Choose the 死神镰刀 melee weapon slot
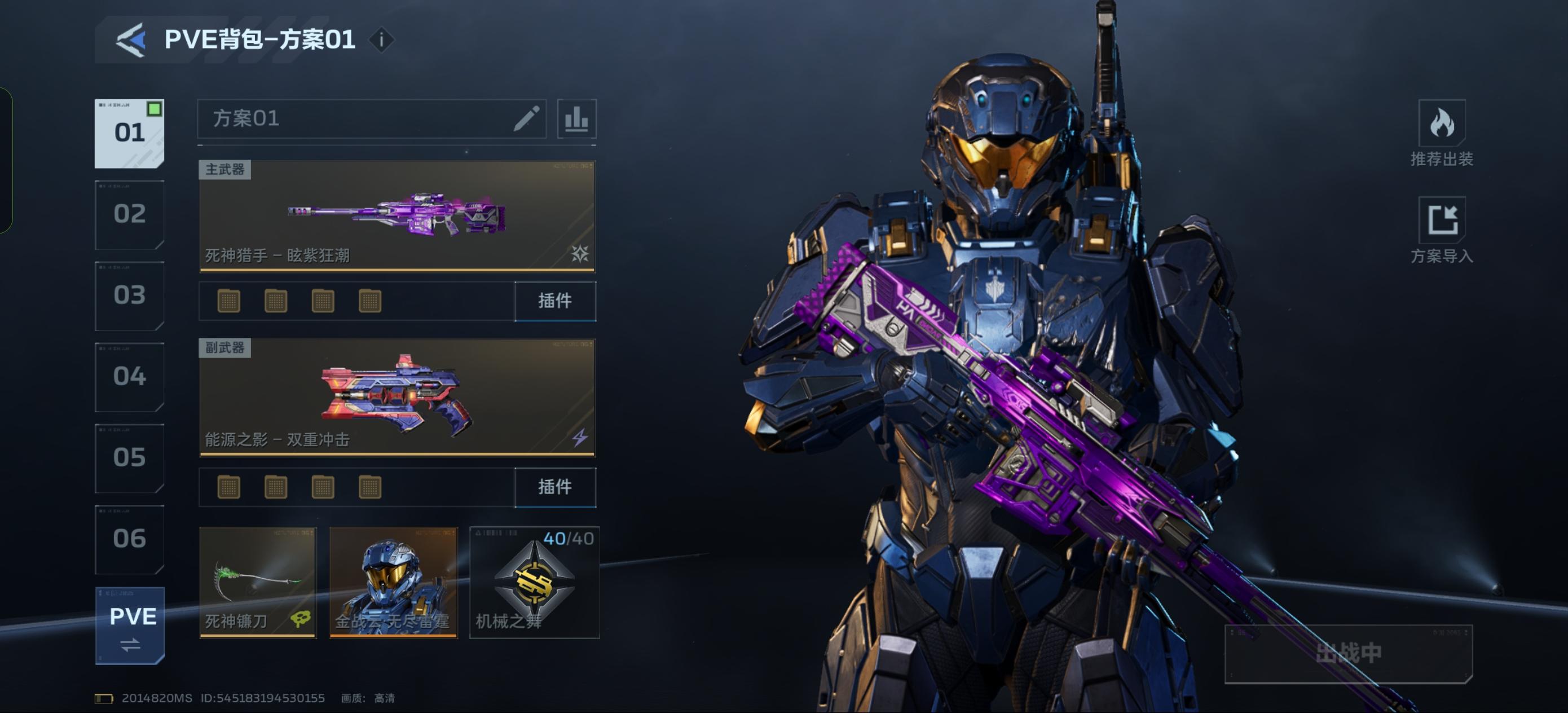 (258, 582)
